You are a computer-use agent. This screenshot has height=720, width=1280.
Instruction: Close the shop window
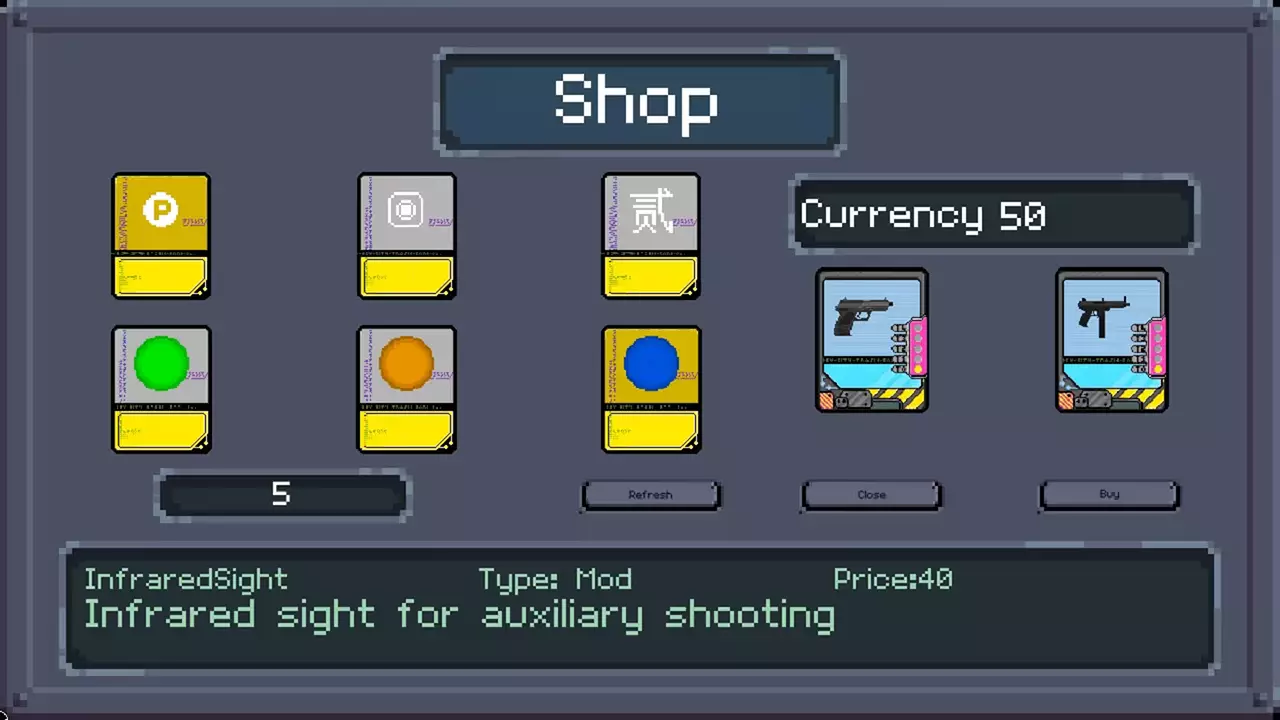pos(871,495)
